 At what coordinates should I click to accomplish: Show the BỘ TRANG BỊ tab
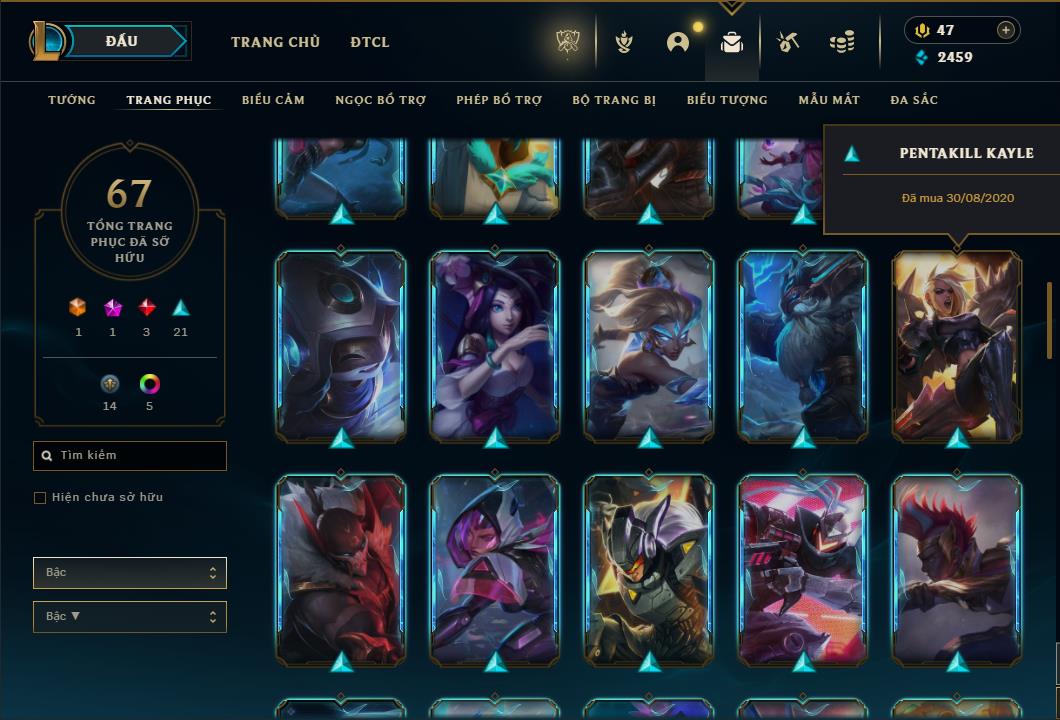[614, 100]
